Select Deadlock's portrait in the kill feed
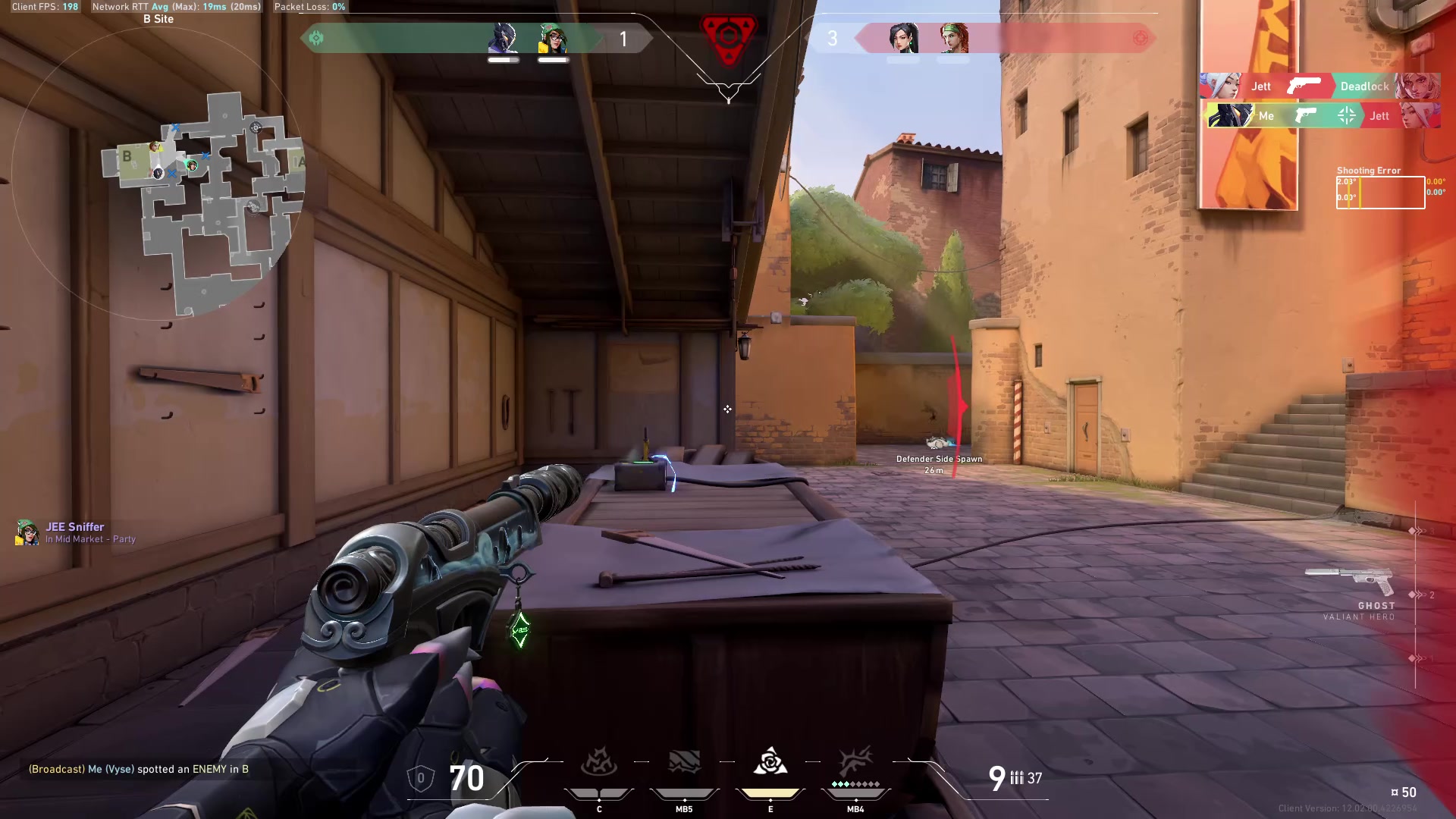This screenshot has height=819, width=1456. click(x=1419, y=86)
